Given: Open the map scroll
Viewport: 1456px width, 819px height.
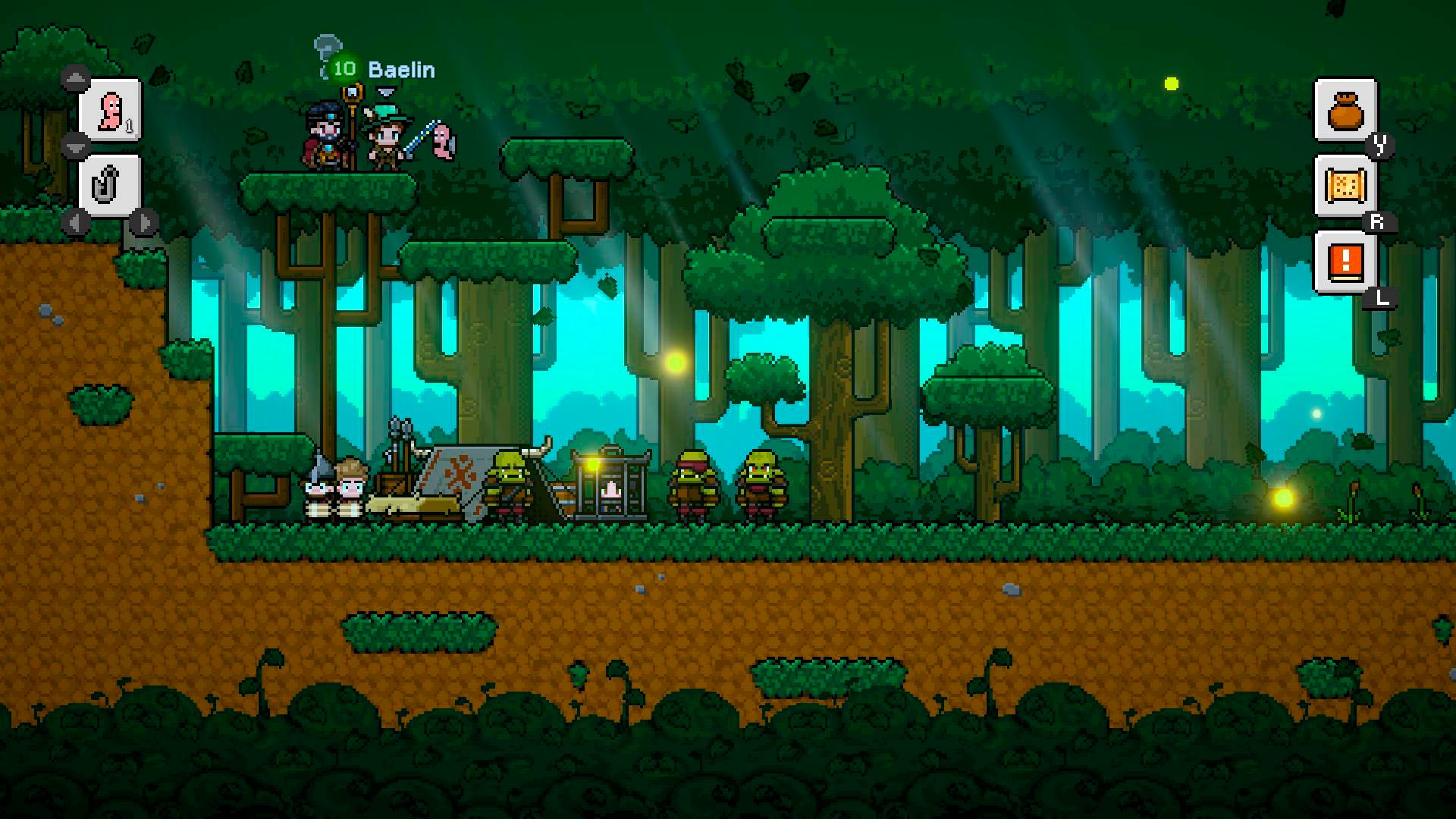Looking at the screenshot, I should click(1345, 186).
